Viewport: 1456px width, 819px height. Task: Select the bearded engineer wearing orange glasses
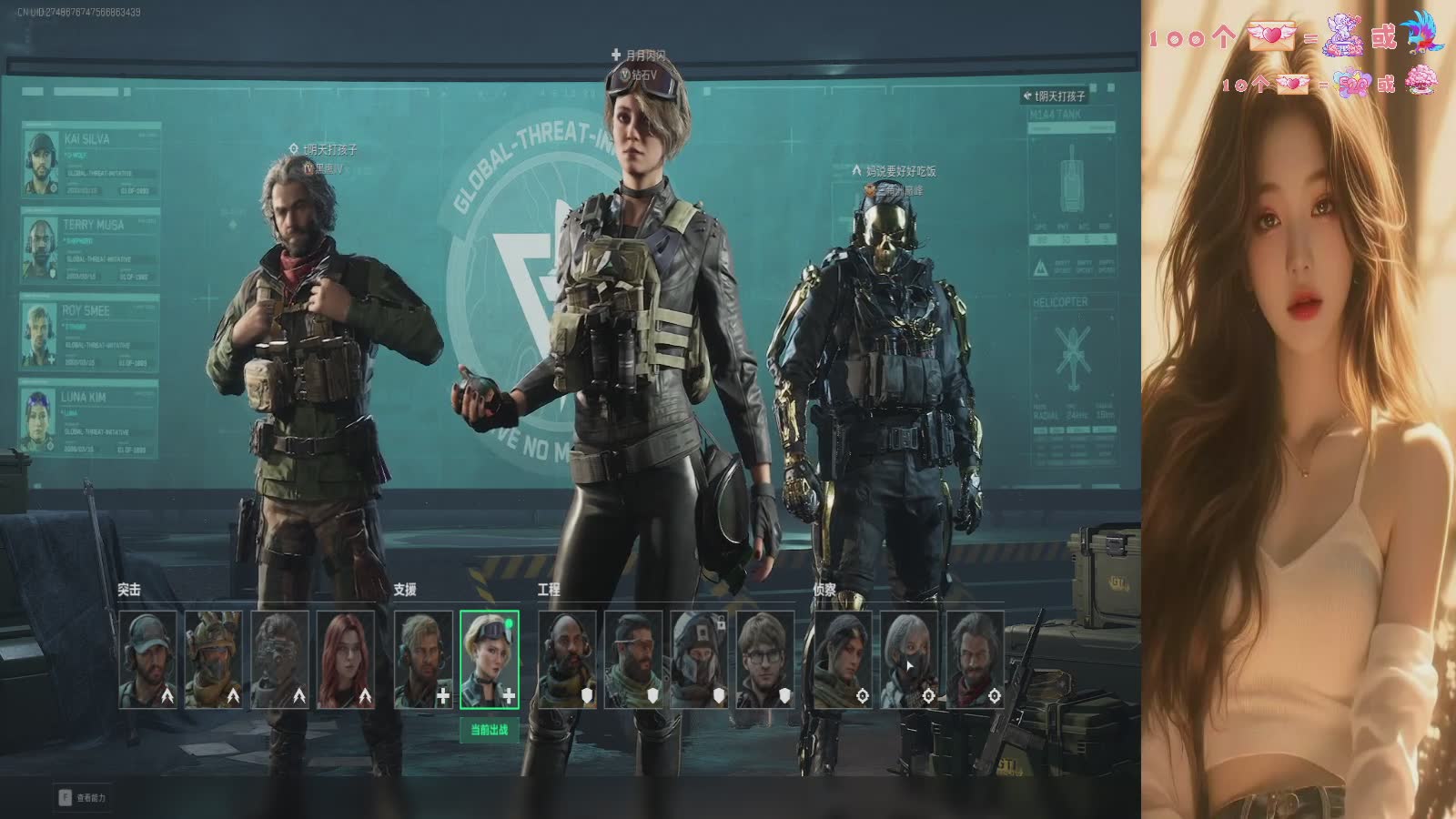click(633, 660)
